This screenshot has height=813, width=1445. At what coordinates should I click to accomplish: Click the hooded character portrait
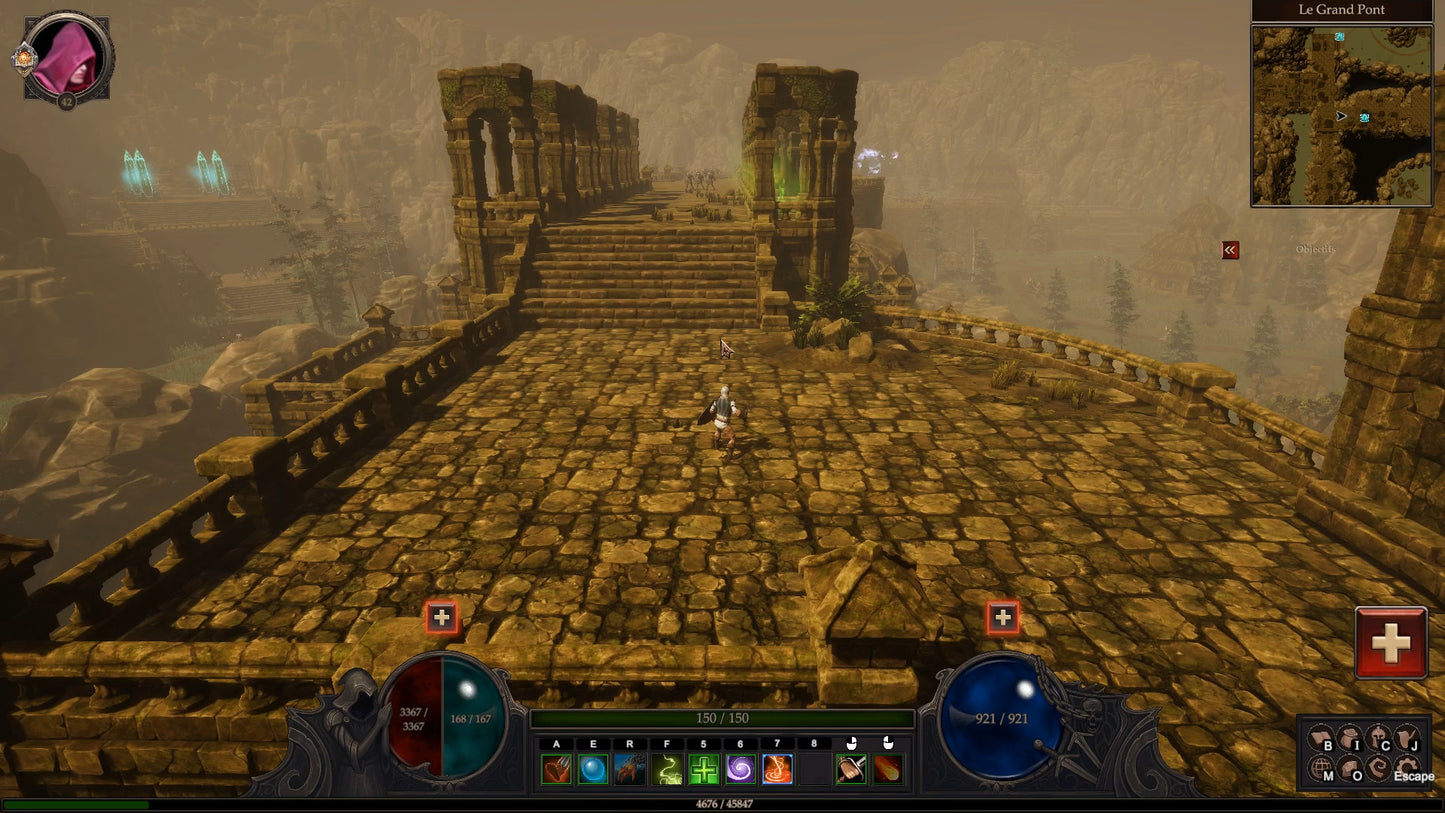coord(66,57)
